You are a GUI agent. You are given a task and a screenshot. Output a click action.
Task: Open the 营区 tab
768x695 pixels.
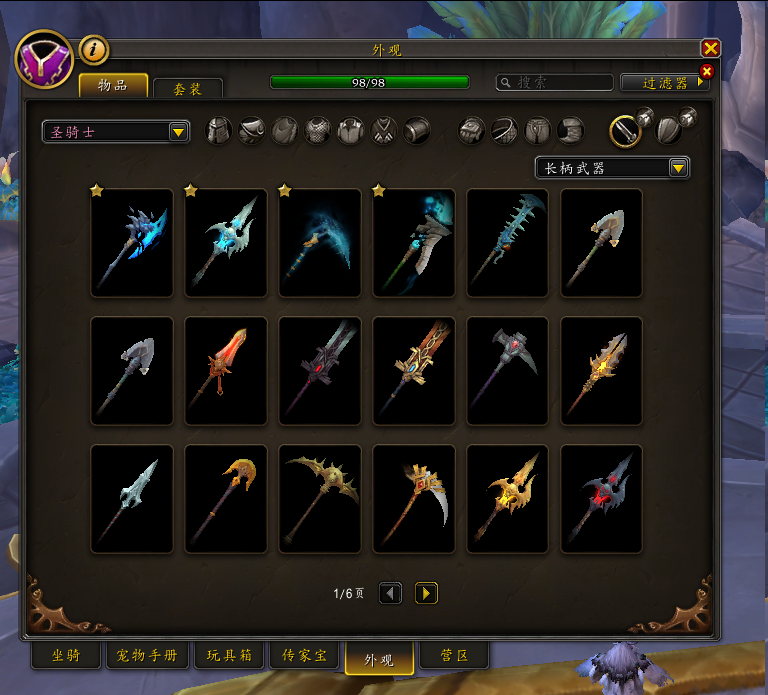tap(455, 656)
